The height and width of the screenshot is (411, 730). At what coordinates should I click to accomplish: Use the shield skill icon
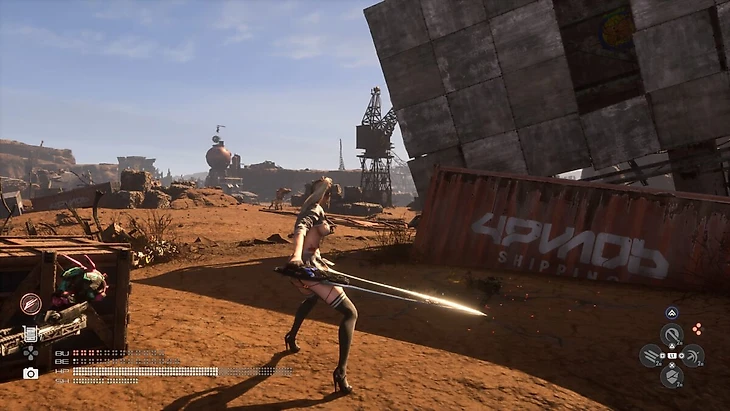tap(672, 377)
